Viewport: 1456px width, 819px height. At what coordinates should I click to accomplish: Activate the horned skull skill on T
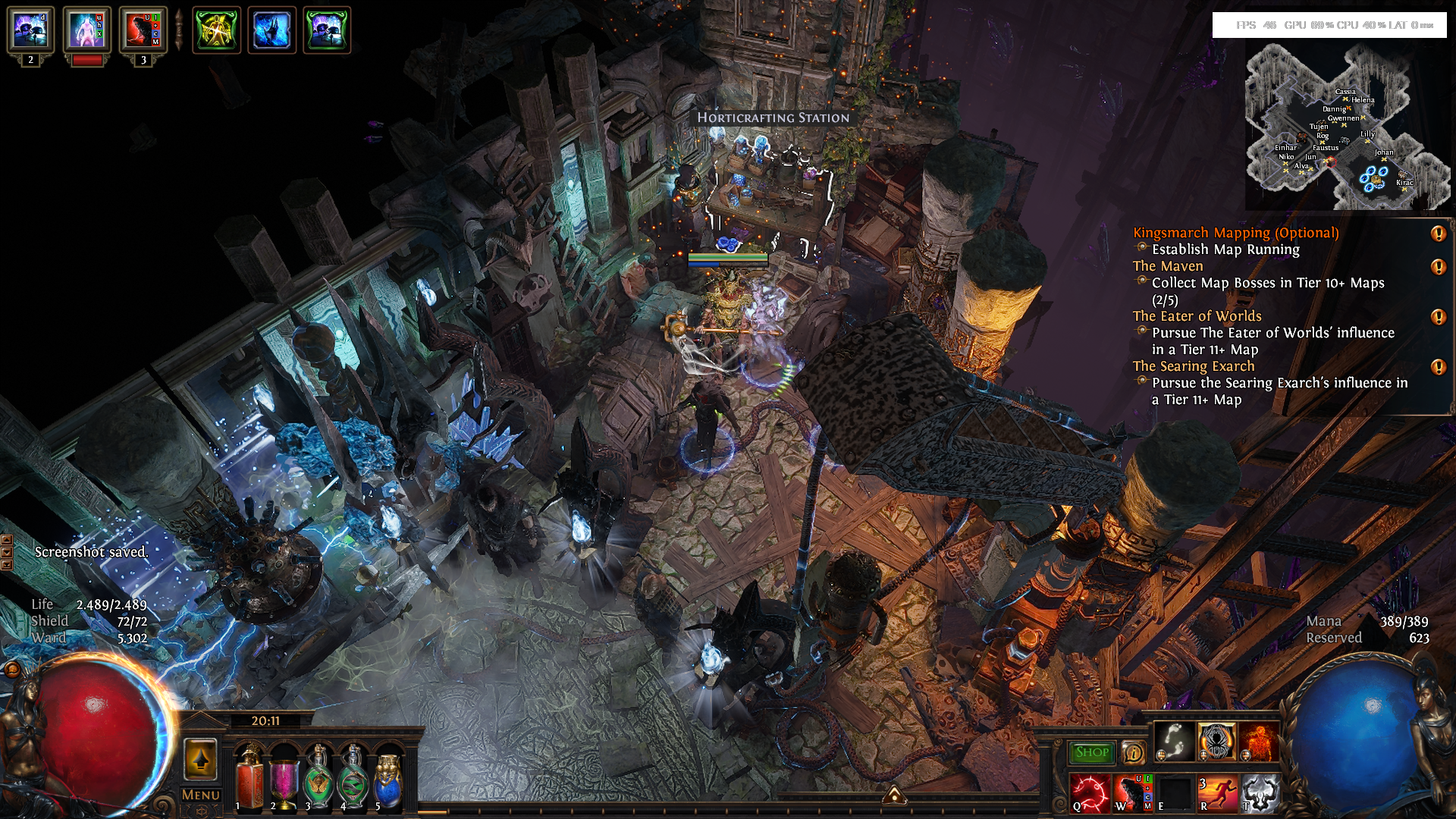[1260, 793]
